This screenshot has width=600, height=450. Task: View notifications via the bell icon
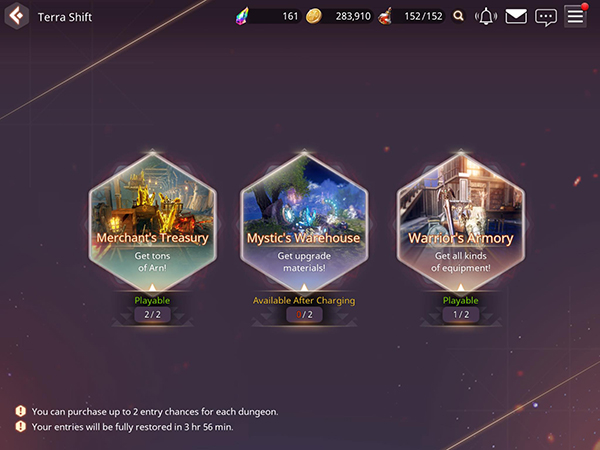[487, 16]
